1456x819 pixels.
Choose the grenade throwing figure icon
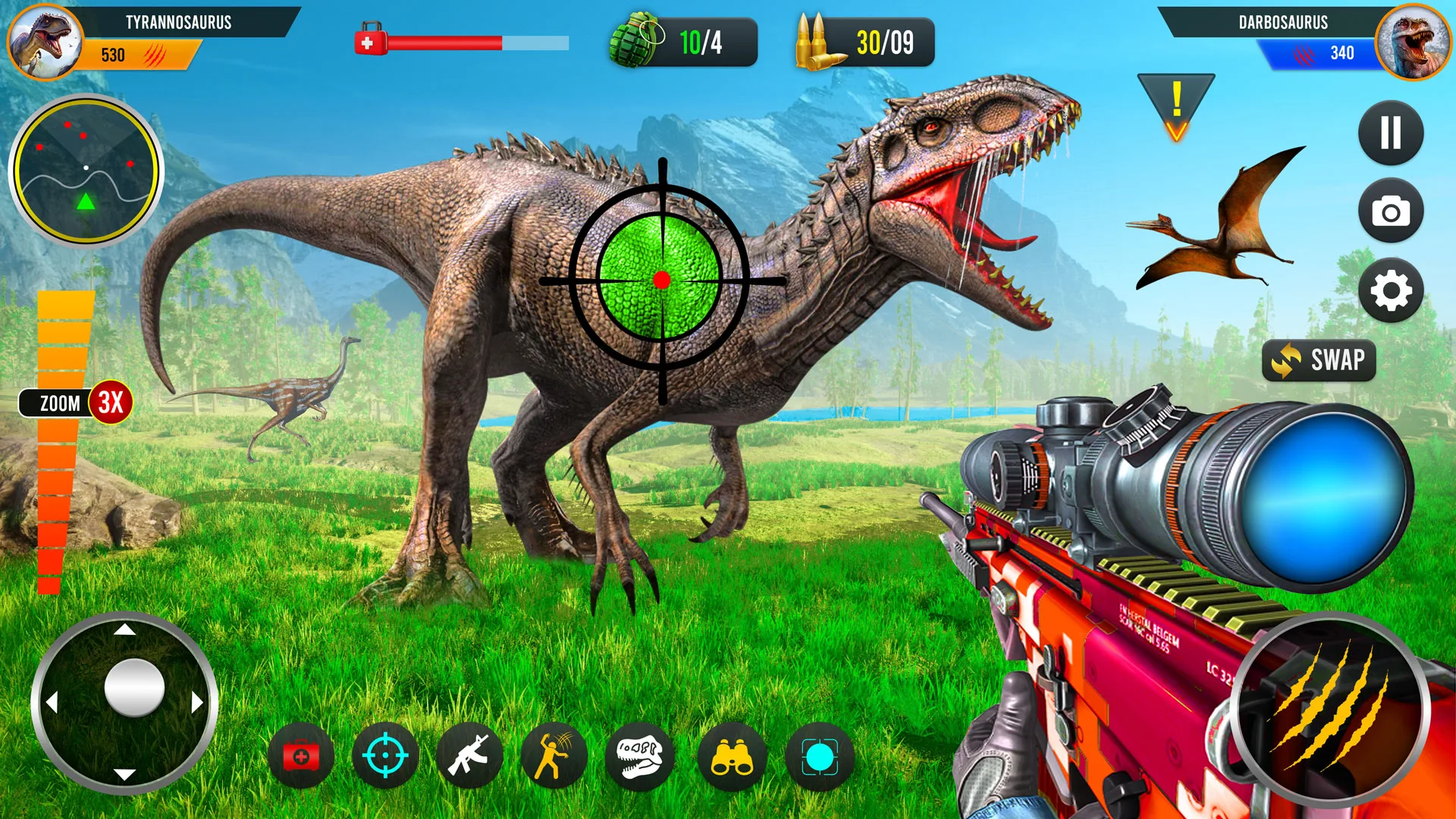pyautogui.click(x=554, y=756)
